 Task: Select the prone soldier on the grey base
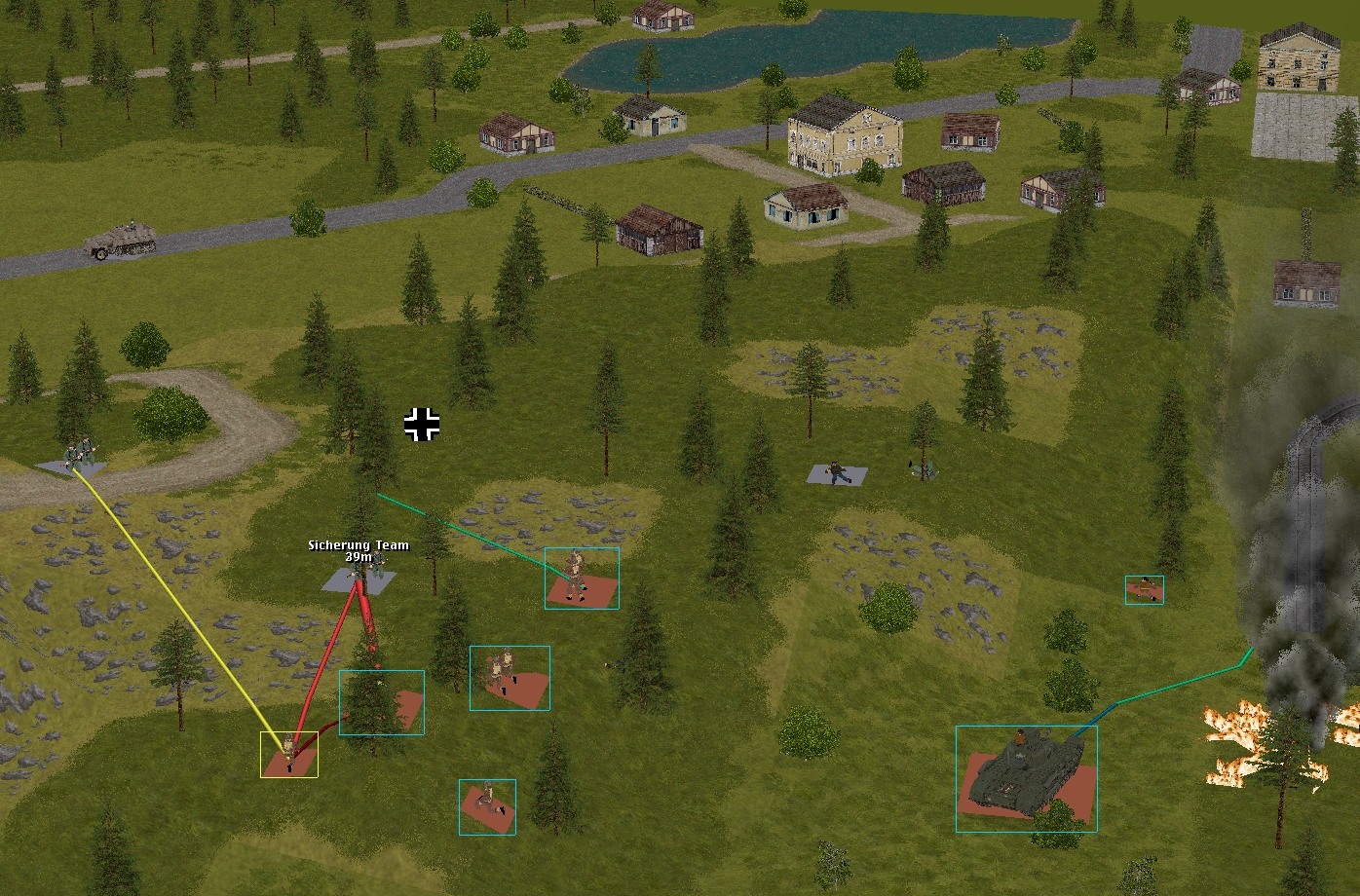[837, 474]
